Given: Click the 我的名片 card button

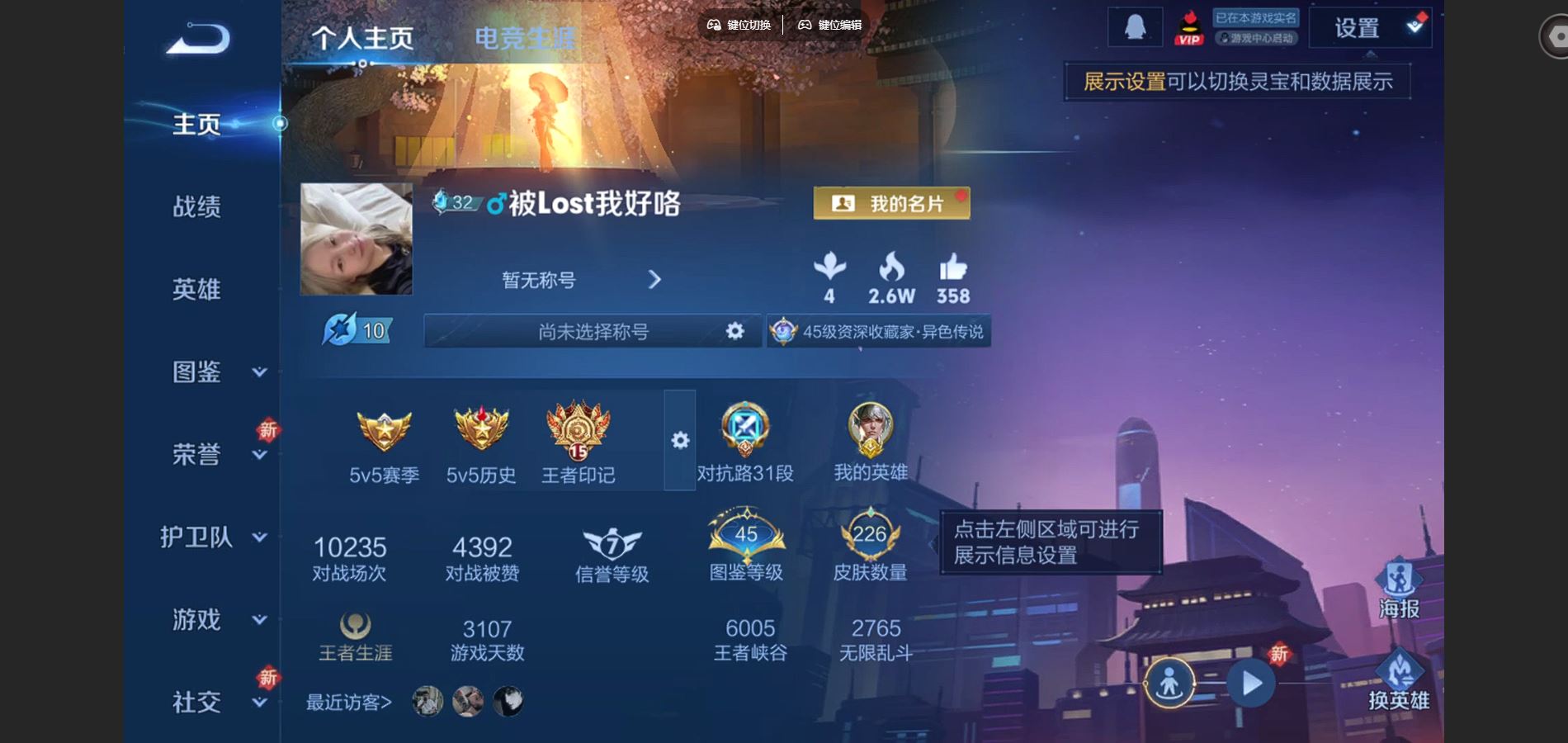Looking at the screenshot, I should (x=891, y=202).
